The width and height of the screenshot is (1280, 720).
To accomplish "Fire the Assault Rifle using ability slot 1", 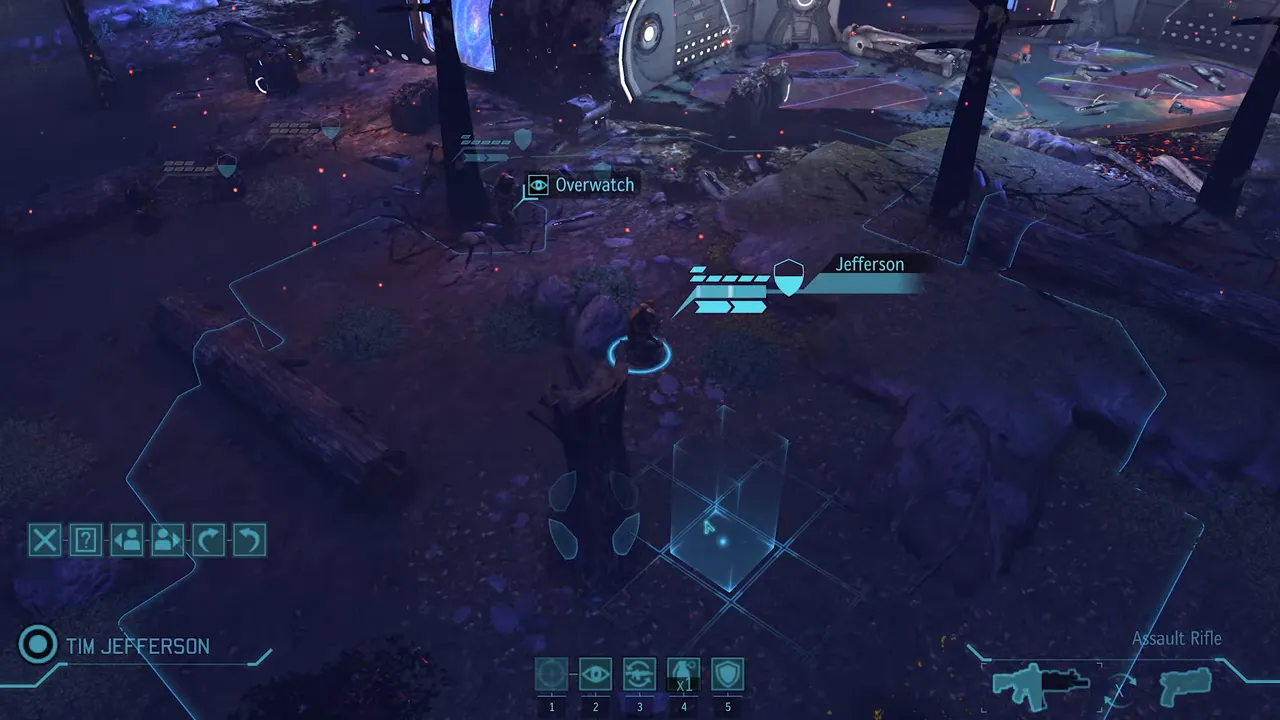I will (551, 674).
